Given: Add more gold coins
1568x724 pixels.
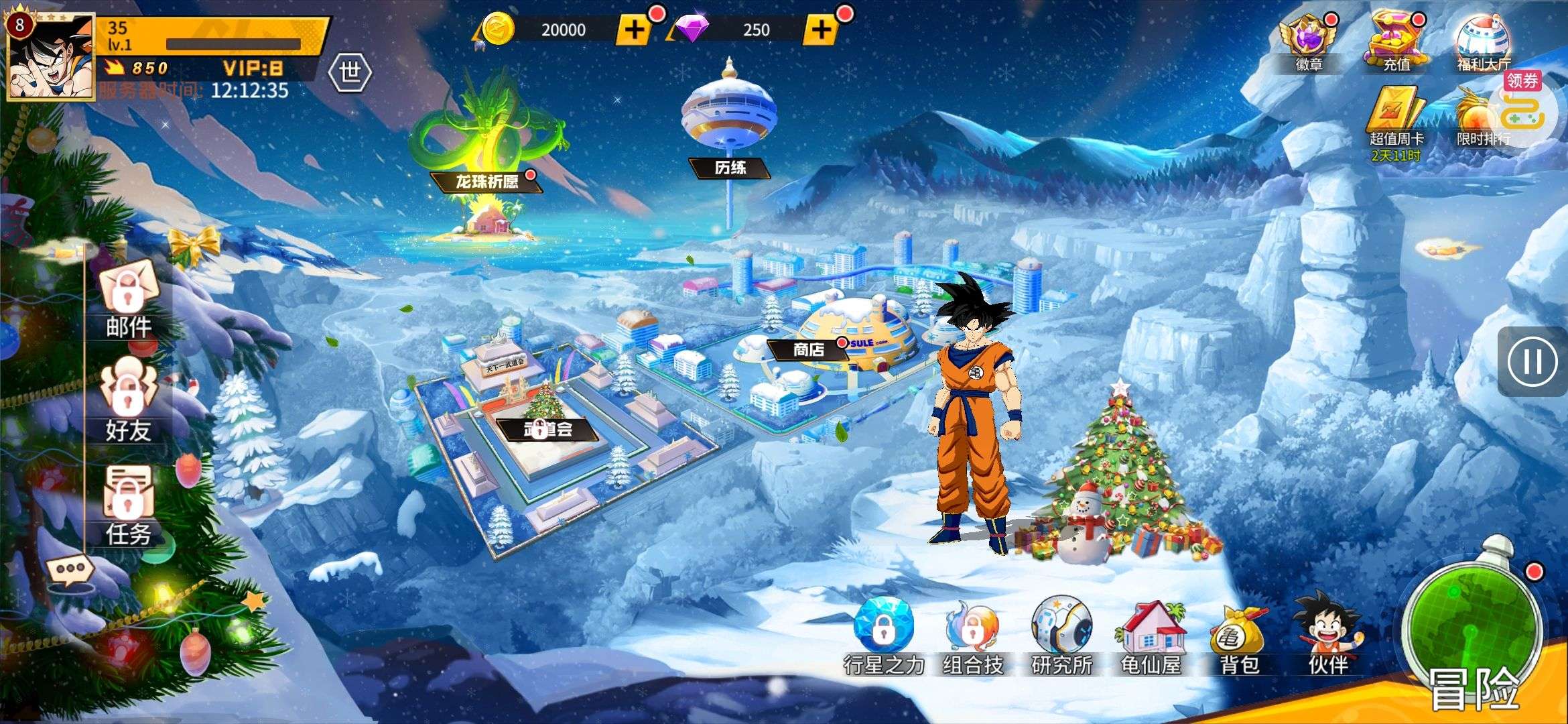Looking at the screenshot, I should pos(634,29).
